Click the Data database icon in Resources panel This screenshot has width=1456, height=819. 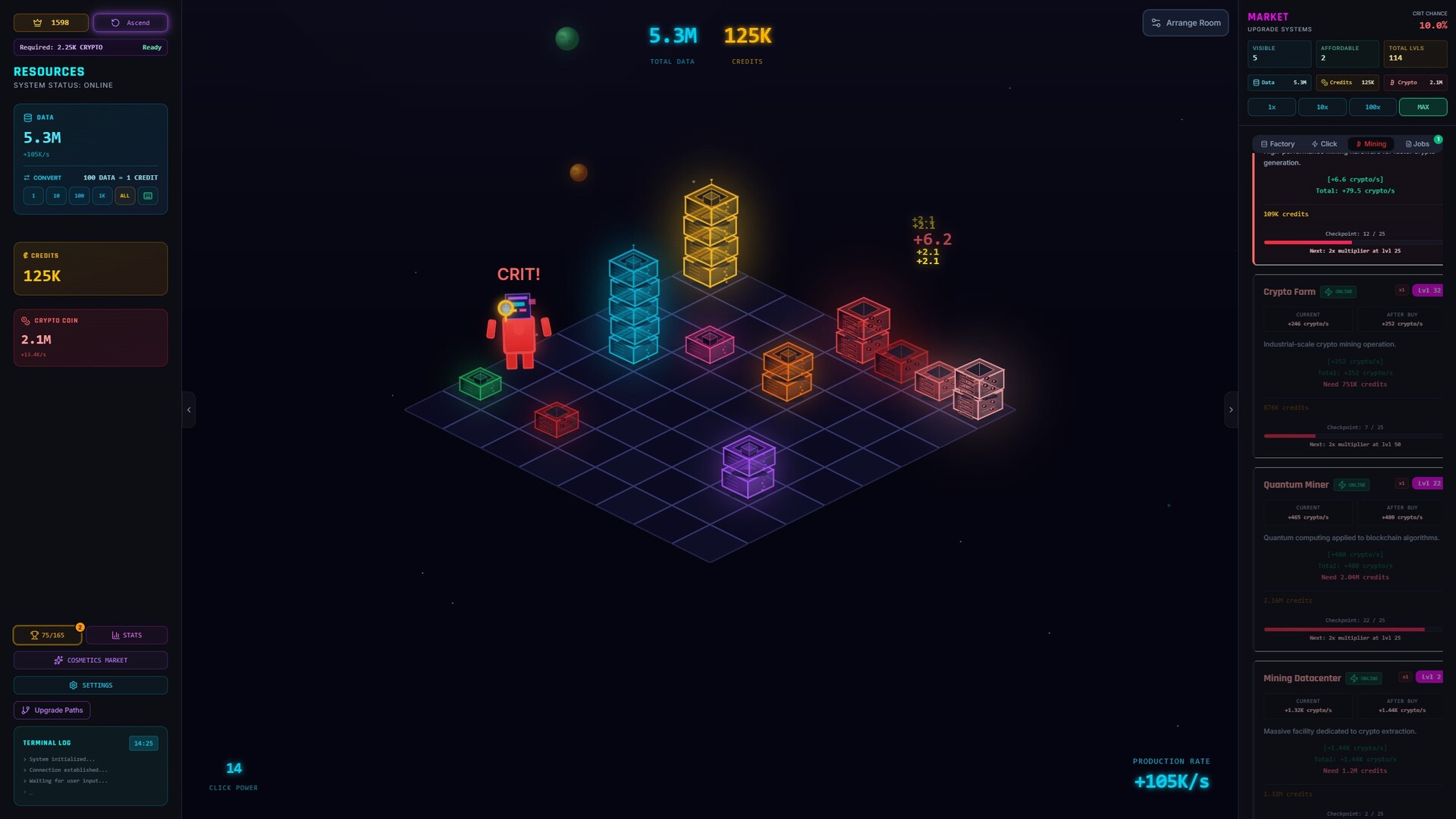29,118
